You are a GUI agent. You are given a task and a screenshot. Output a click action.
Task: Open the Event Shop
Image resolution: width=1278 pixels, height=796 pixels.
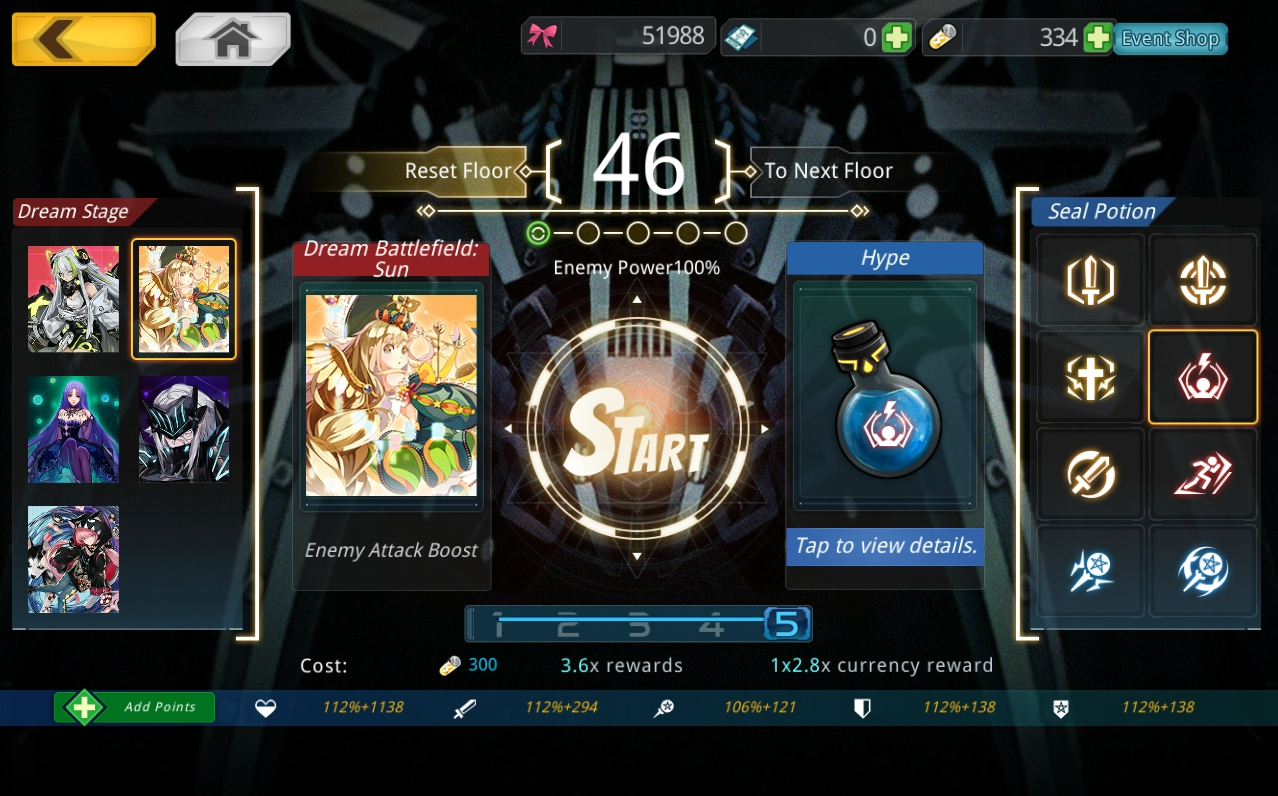coord(1169,39)
